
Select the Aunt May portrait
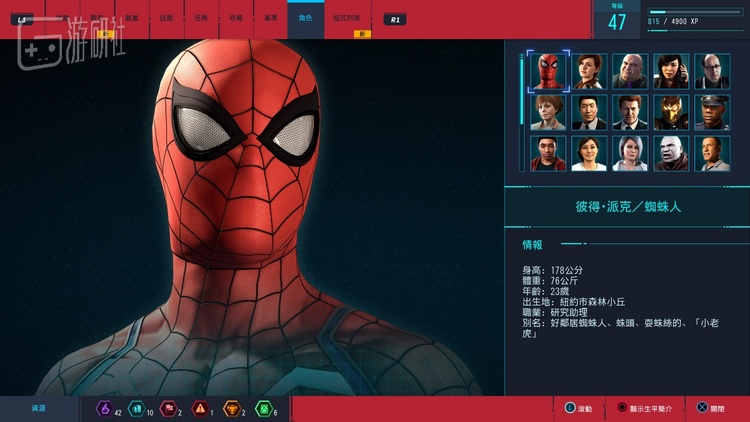pos(549,112)
